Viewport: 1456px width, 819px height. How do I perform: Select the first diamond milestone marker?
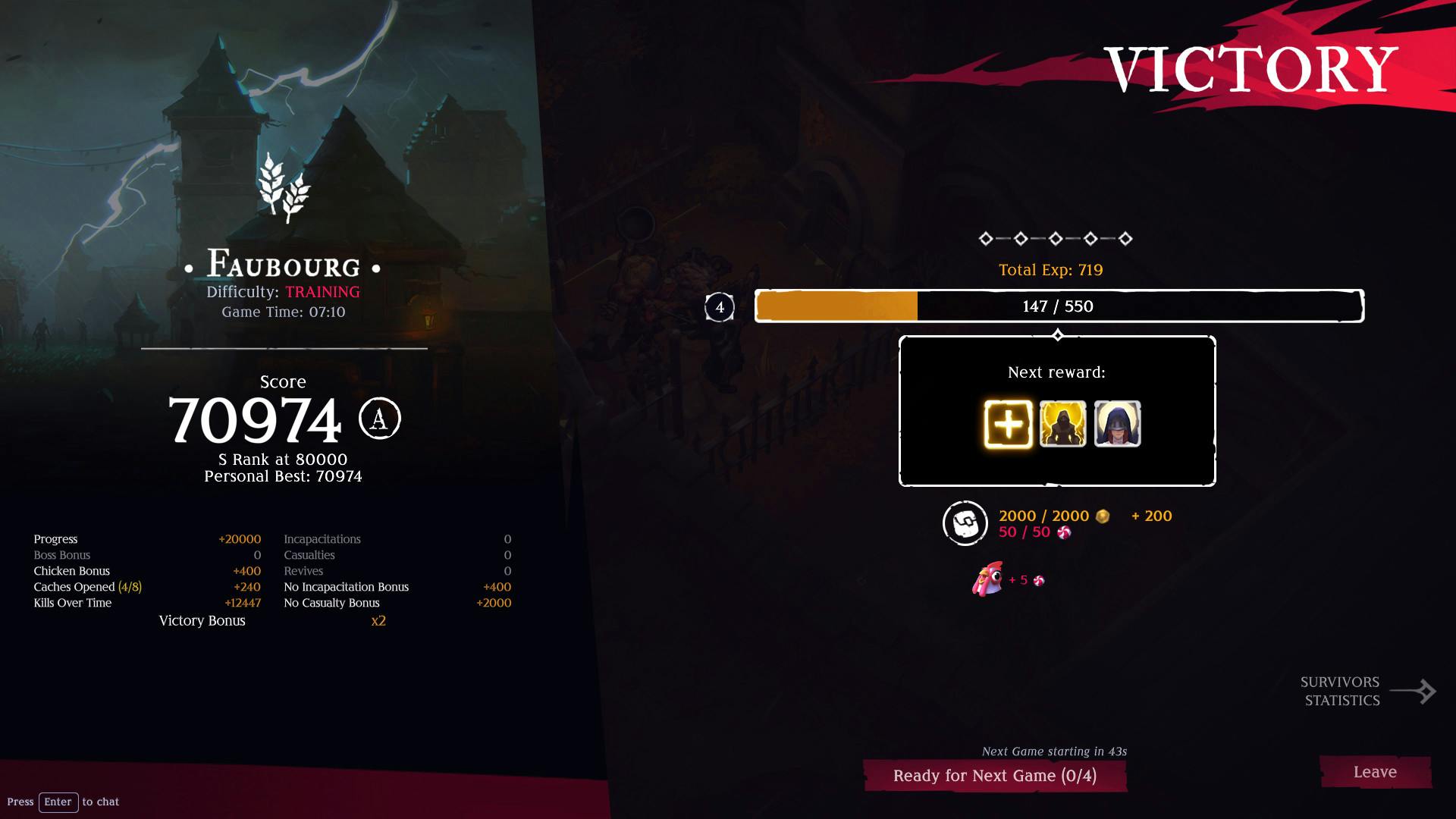click(987, 239)
